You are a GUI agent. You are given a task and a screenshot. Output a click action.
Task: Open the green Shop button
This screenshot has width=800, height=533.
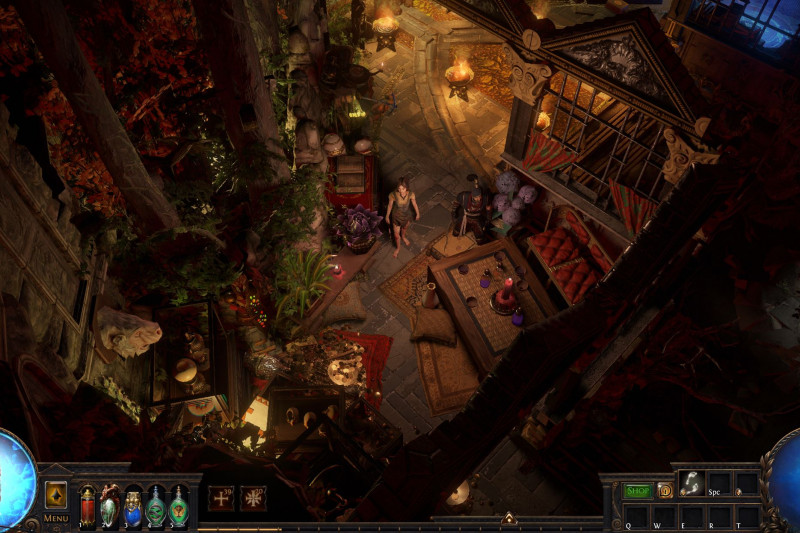click(x=637, y=491)
